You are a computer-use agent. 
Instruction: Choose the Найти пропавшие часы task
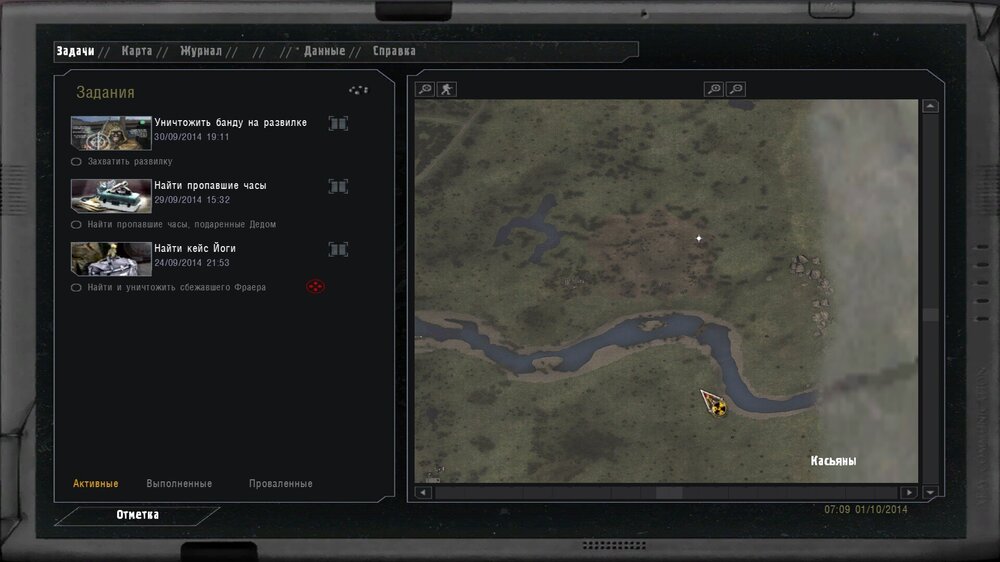[210, 186]
